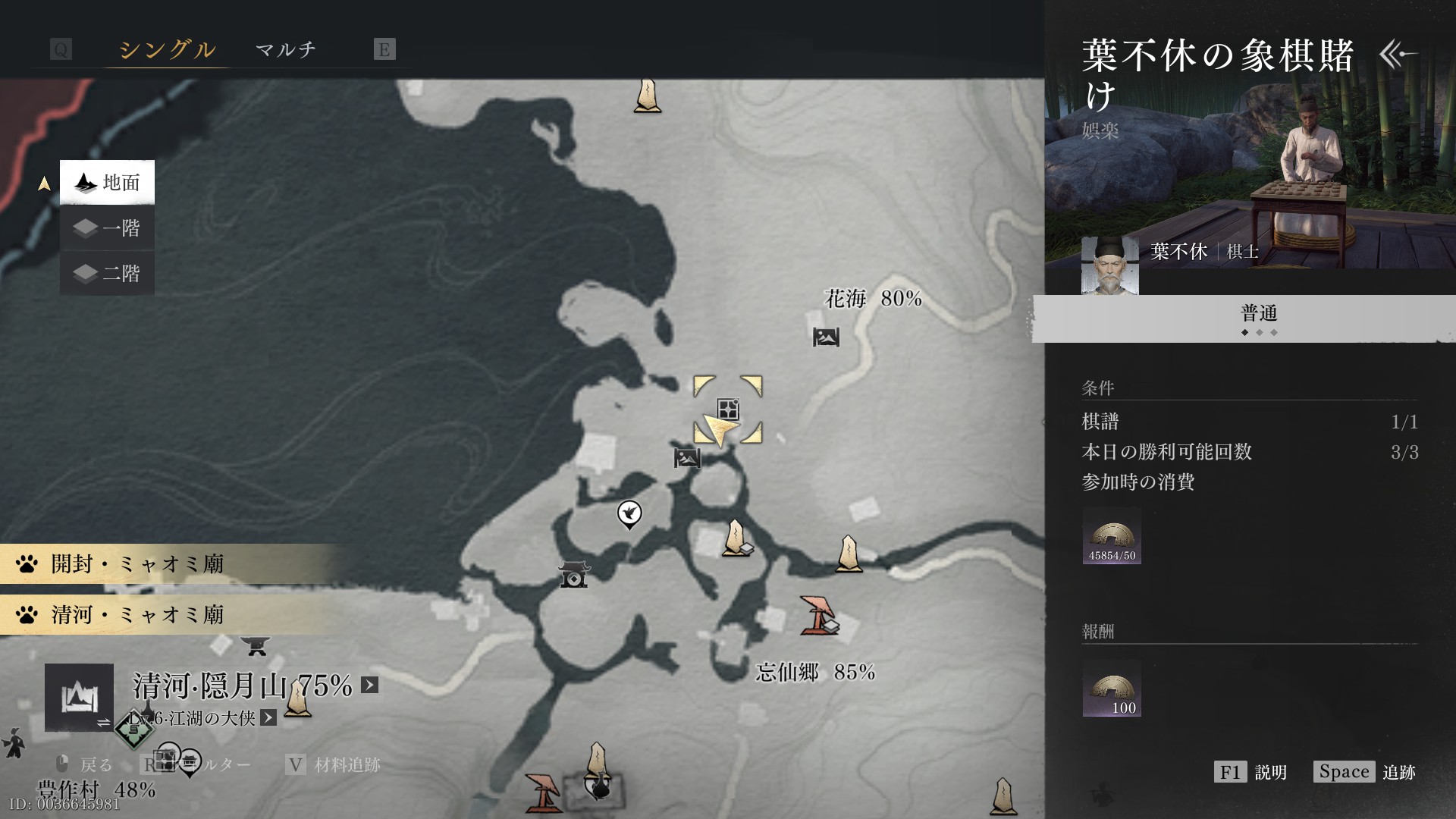Expand the Lv.6 江湖の大侠 arrow
The image size is (1456, 819).
click(x=268, y=717)
